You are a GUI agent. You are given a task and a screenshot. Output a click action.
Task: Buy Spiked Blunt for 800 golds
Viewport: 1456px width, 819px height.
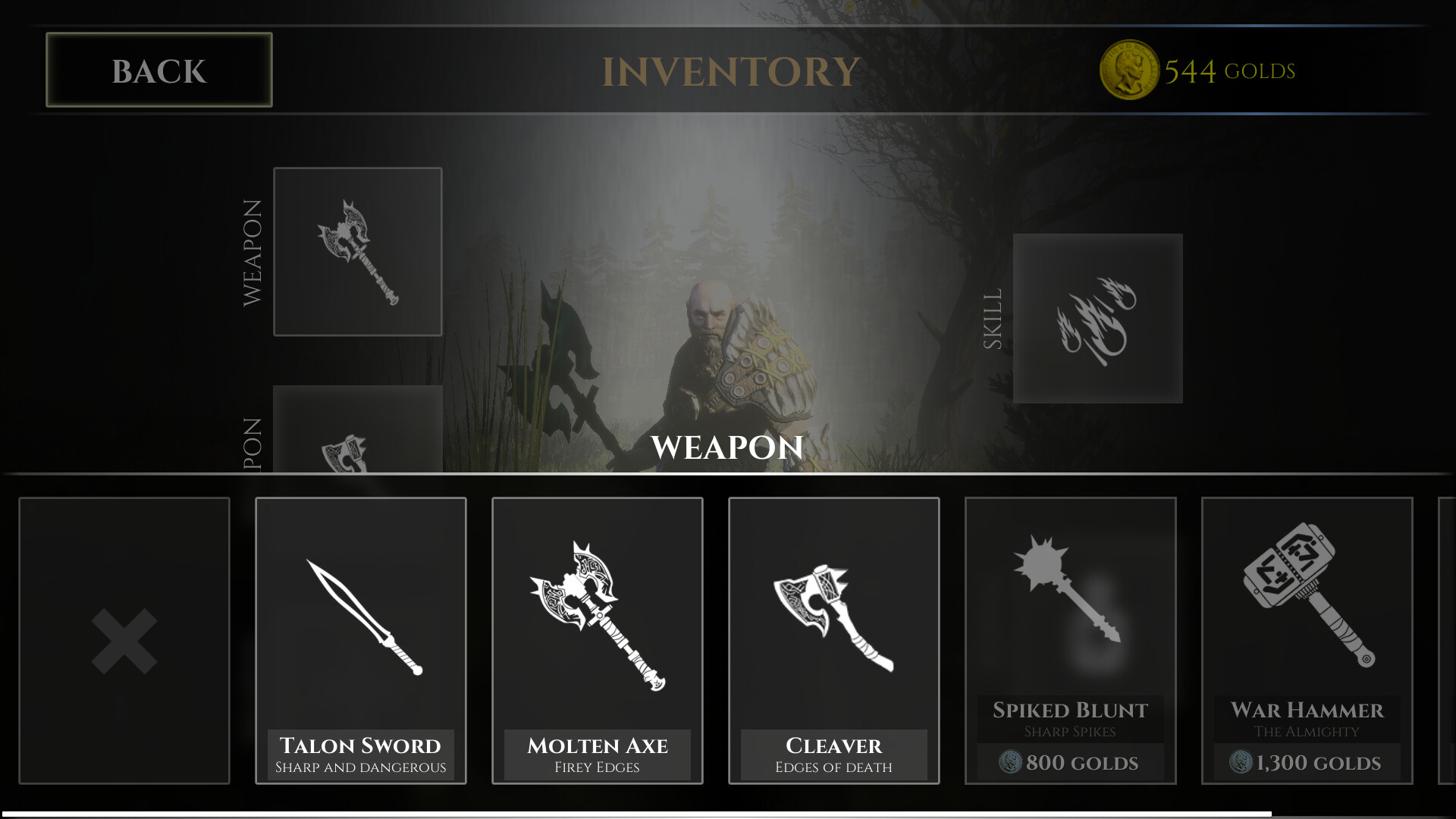pyautogui.click(x=1071, y=762)
